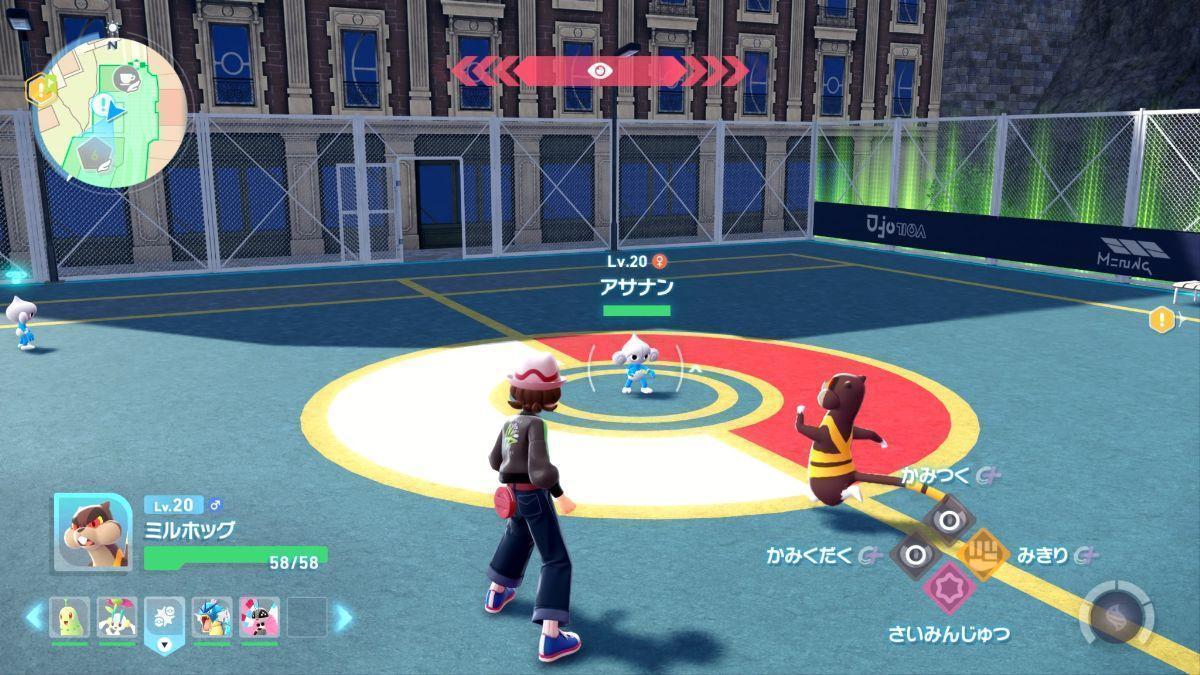Image resolution: width=1200 pixels, height=675 pixels.
Task: Click the orange exclamation alert at screen edge
Action: pos(1162,320)
